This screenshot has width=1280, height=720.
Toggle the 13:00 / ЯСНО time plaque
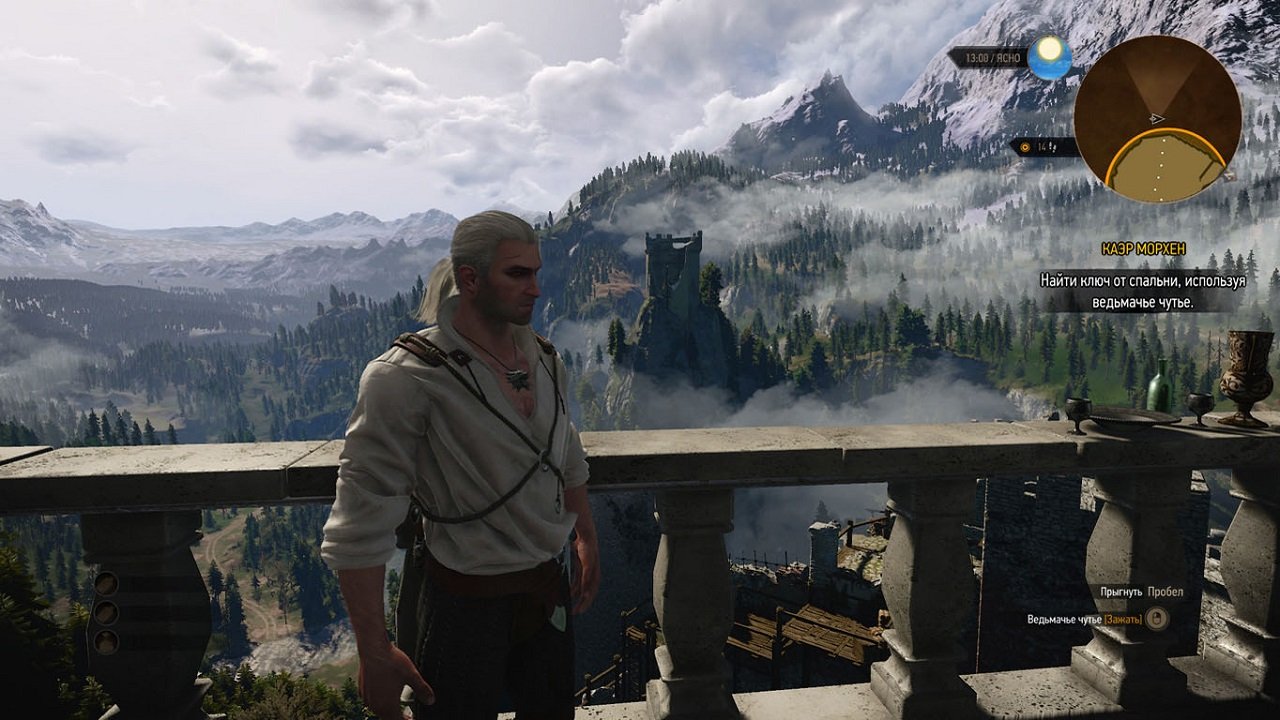tap(993, 57)
